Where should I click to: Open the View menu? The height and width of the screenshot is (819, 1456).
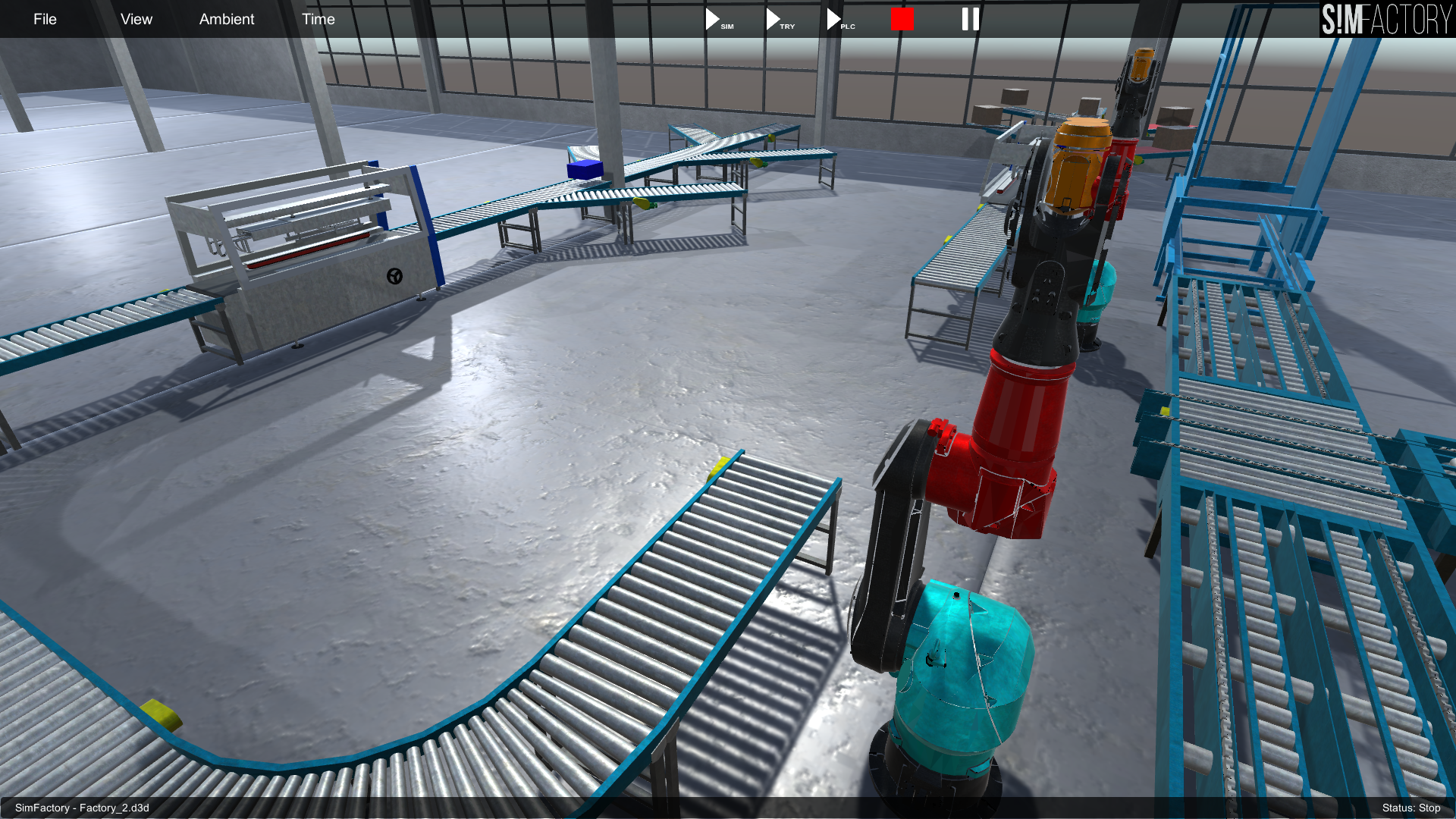click(136, 19)
